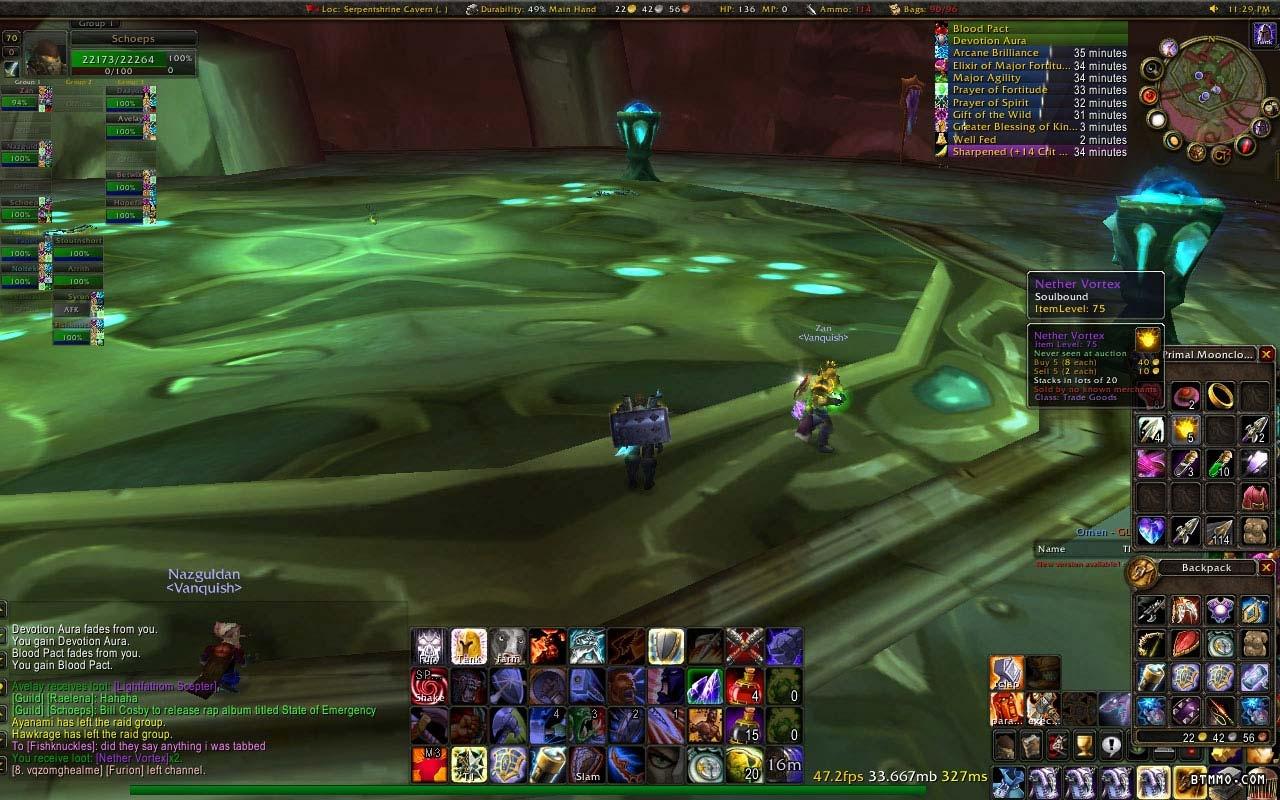Click the Well Fed buff bar
Image resolution: width=1280 pixels, height=800 pixels.
tap(1030, 140)
